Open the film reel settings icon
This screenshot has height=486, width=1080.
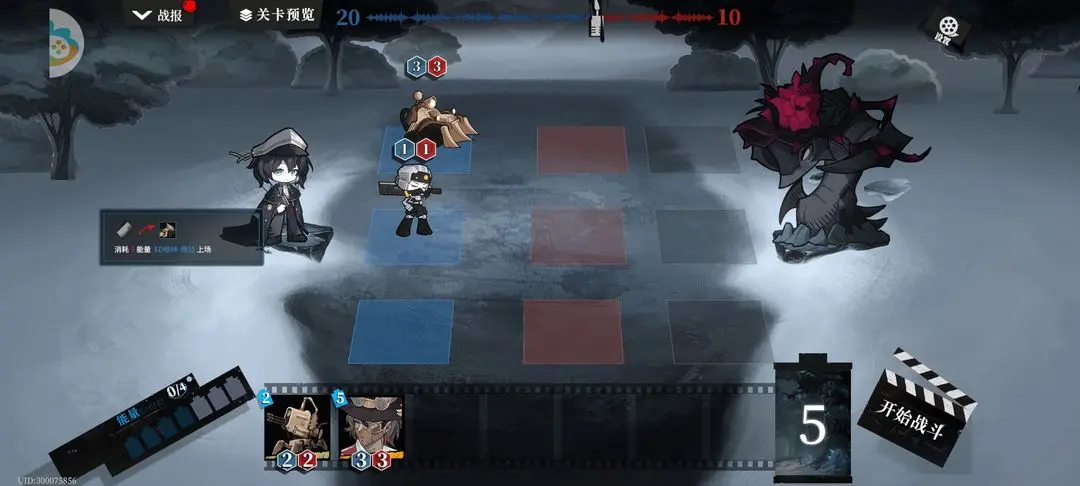pos(942,28)
